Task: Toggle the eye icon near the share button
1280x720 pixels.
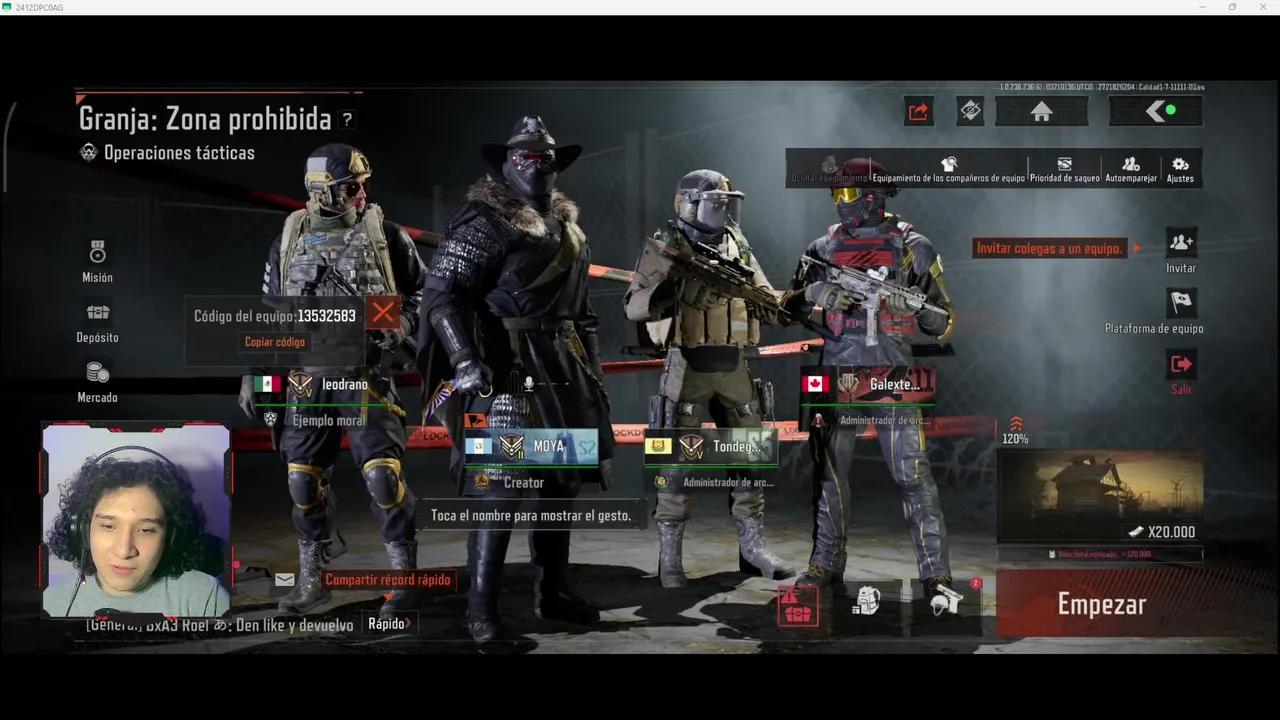Action: 969,111
